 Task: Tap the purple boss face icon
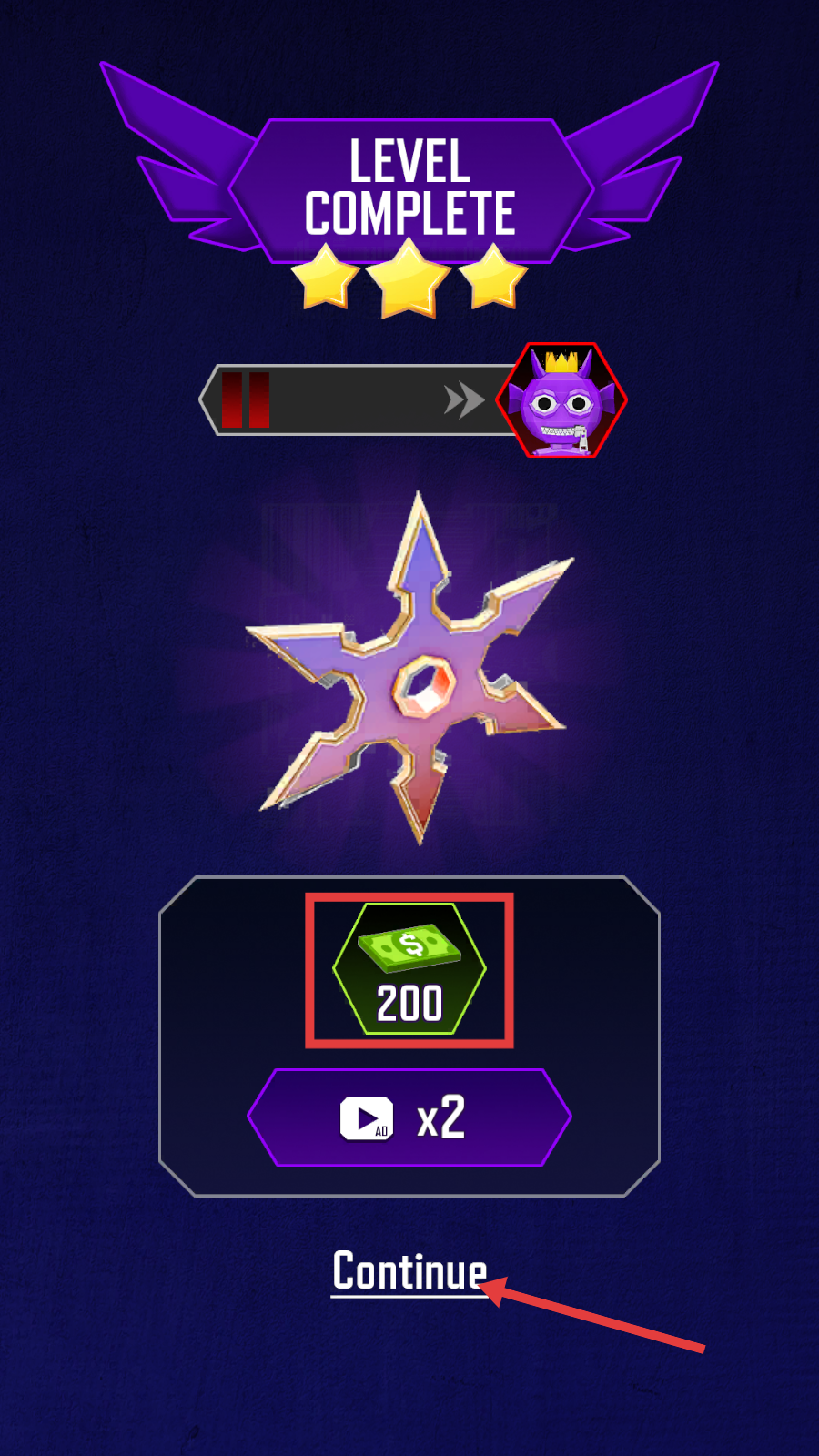561,400
